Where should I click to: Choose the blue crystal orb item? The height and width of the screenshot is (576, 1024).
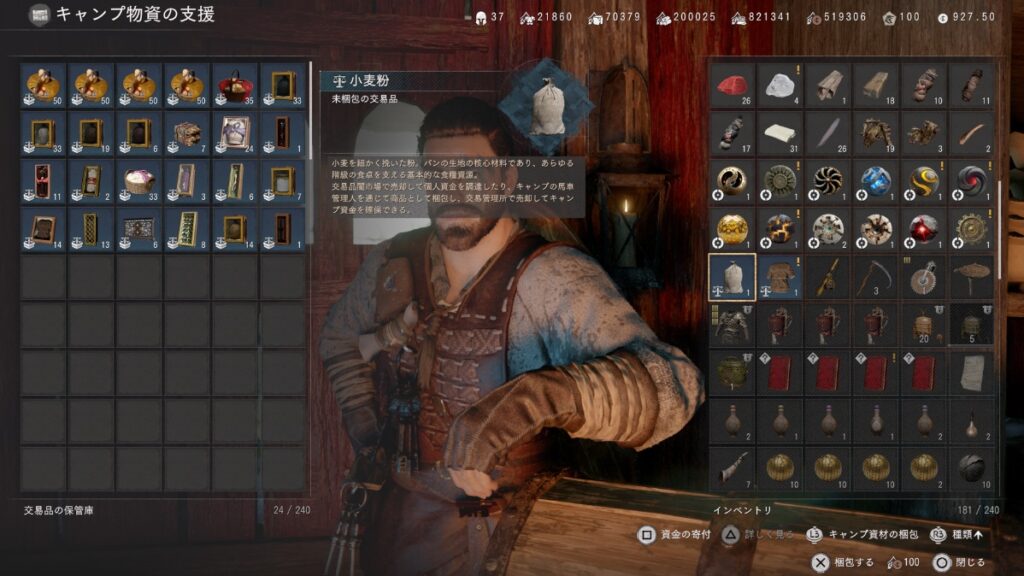click(876, 181)
